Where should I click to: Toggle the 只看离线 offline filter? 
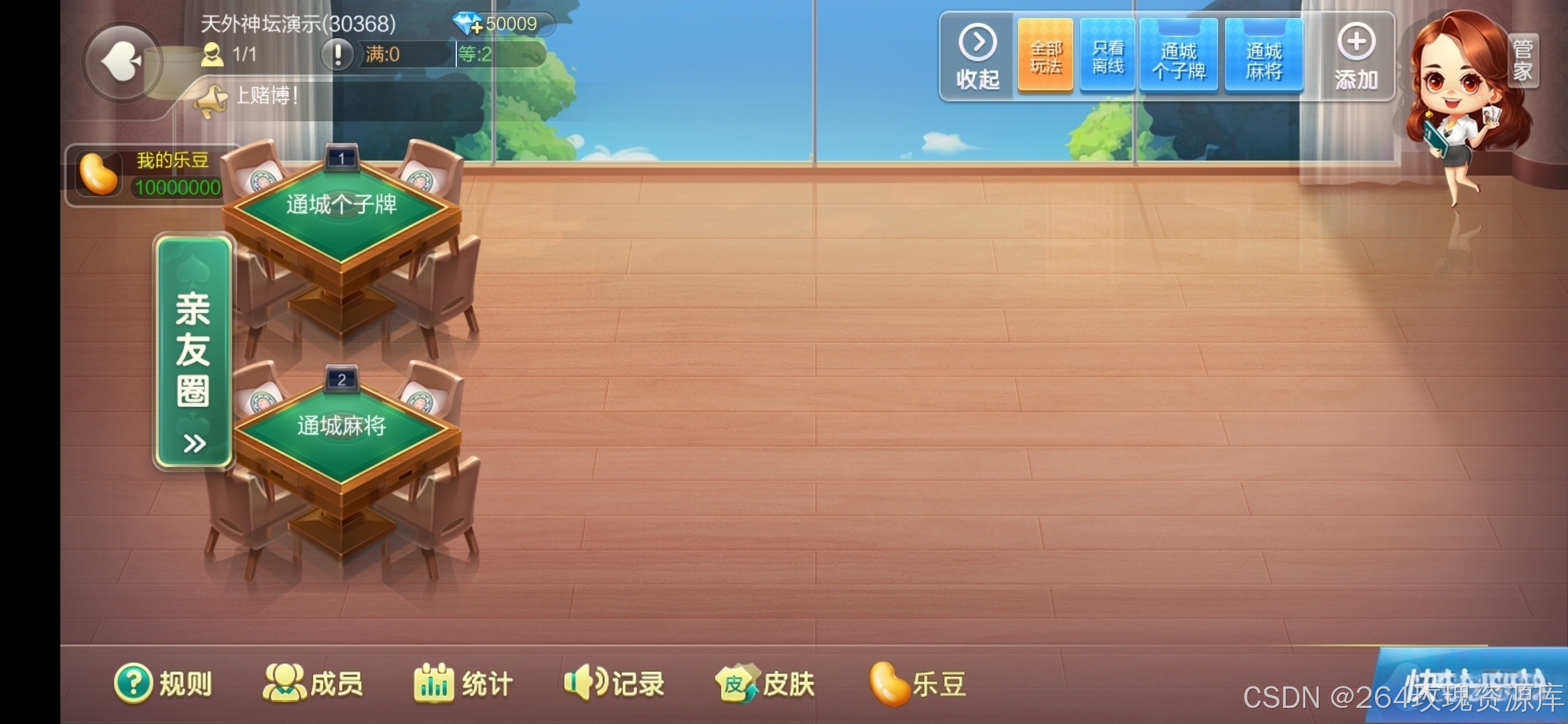1107,56
